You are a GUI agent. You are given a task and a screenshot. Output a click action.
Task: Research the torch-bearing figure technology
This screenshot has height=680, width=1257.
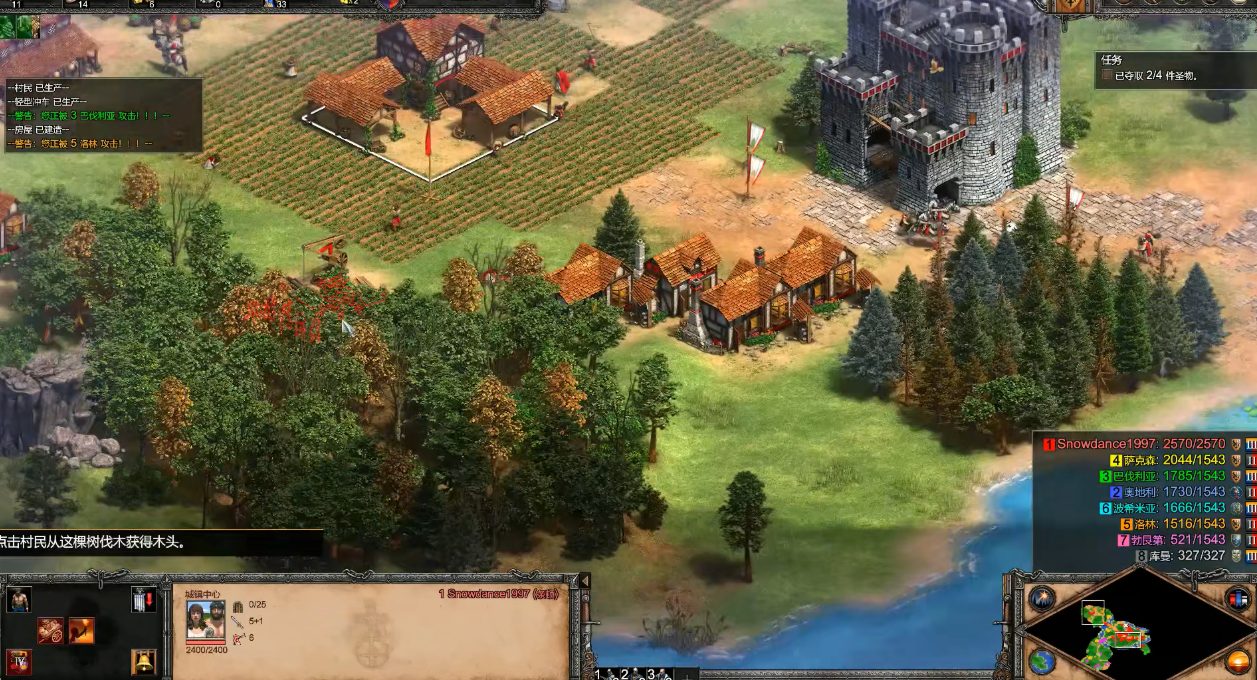[x=82, y=630]
